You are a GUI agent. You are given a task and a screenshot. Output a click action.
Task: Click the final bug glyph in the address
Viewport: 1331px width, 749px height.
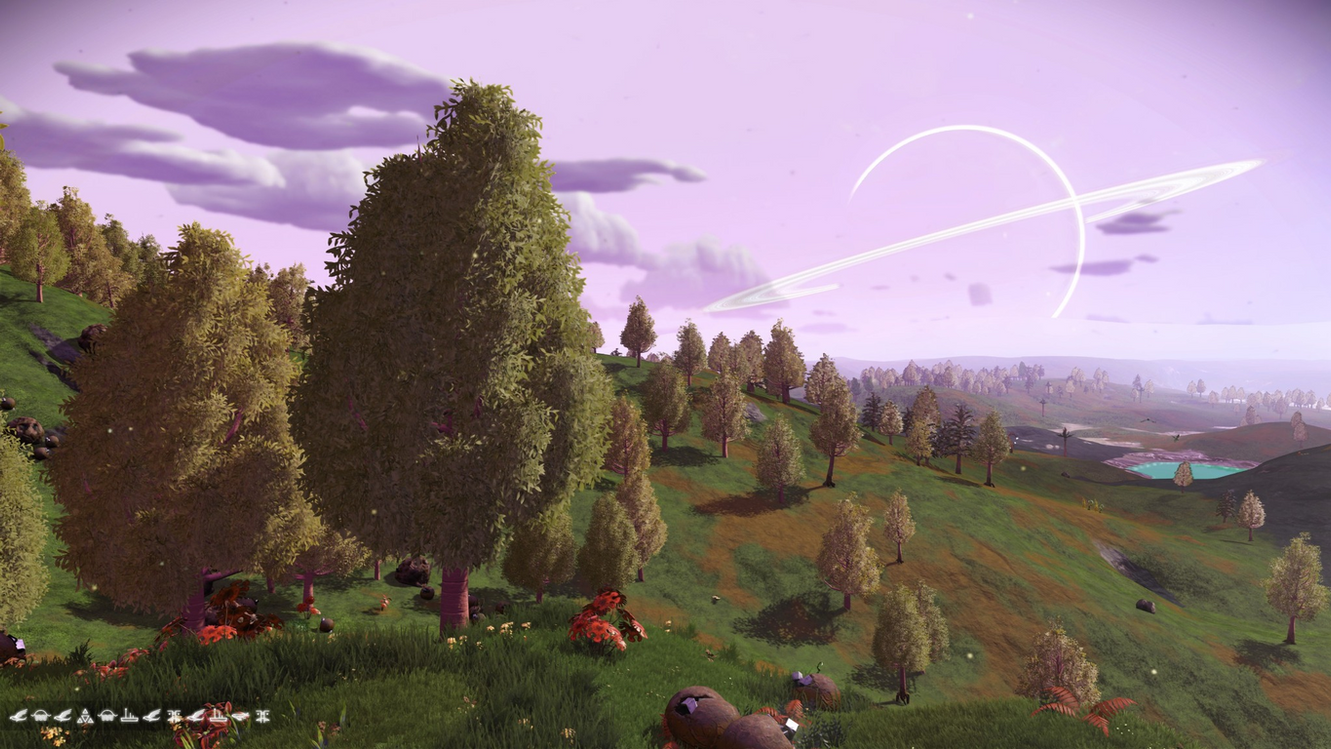262,716
